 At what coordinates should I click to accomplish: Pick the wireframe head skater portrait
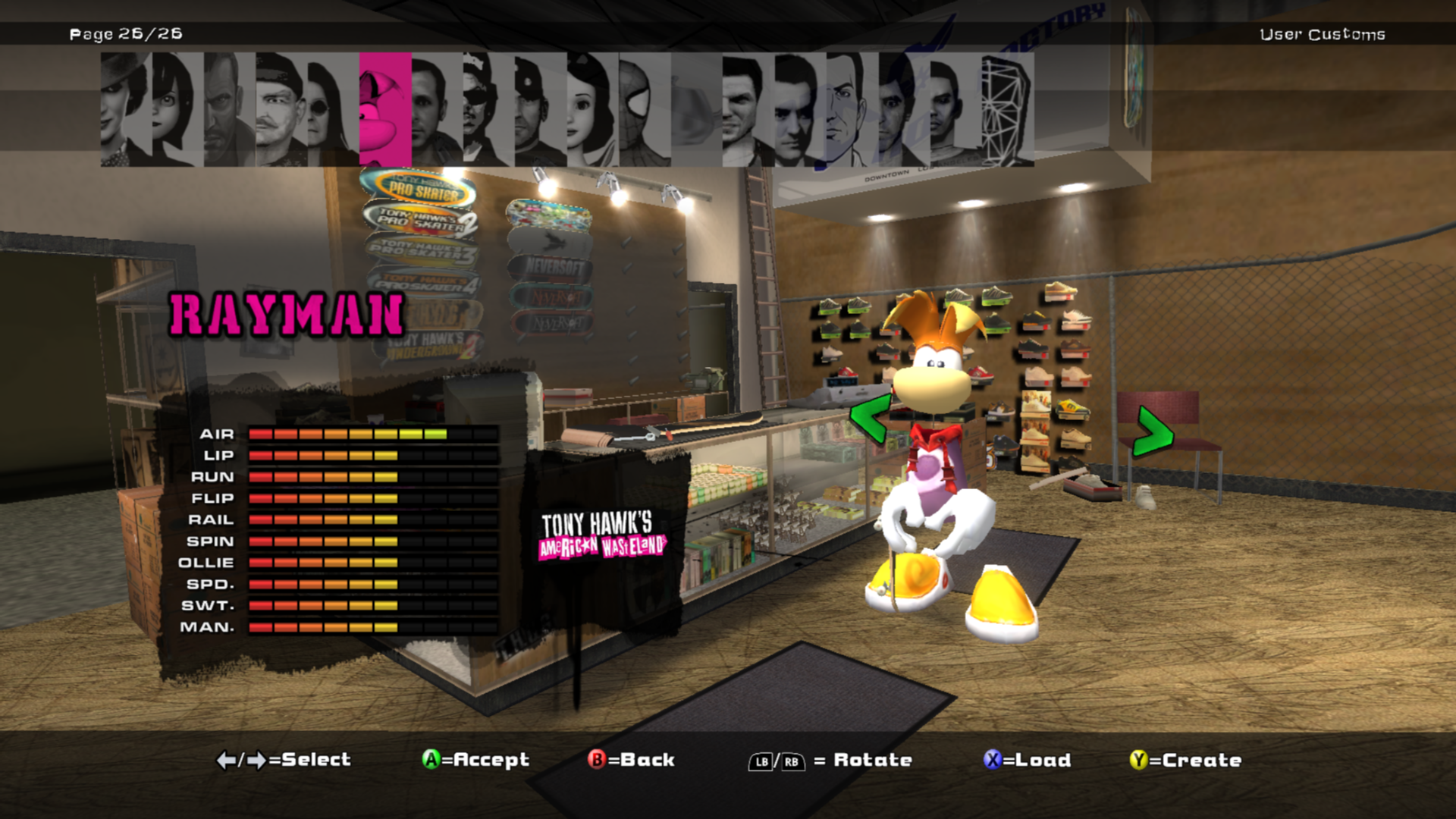[x=1007, y=109]
